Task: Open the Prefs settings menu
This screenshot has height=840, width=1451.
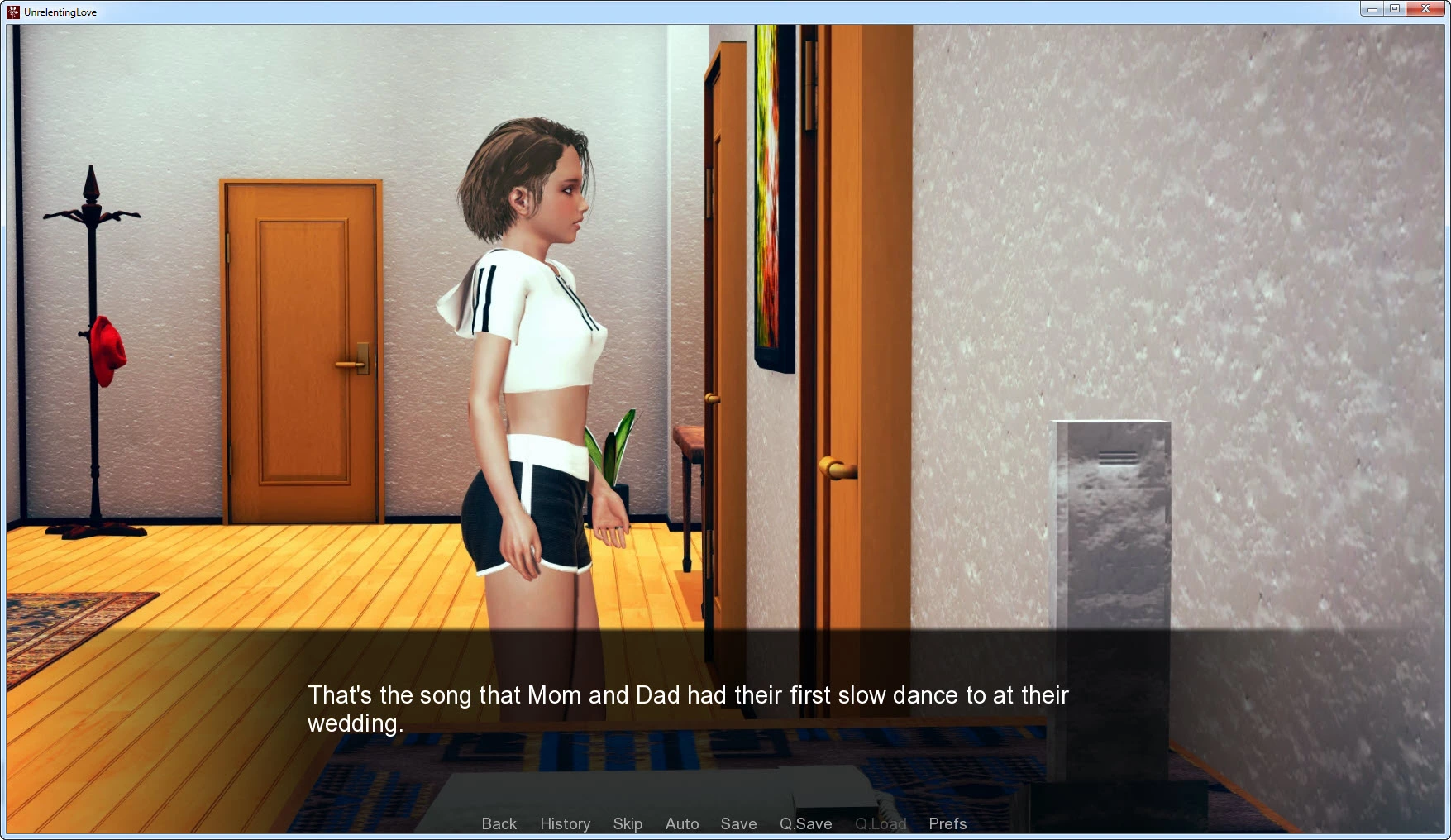Action: [947, 823]
